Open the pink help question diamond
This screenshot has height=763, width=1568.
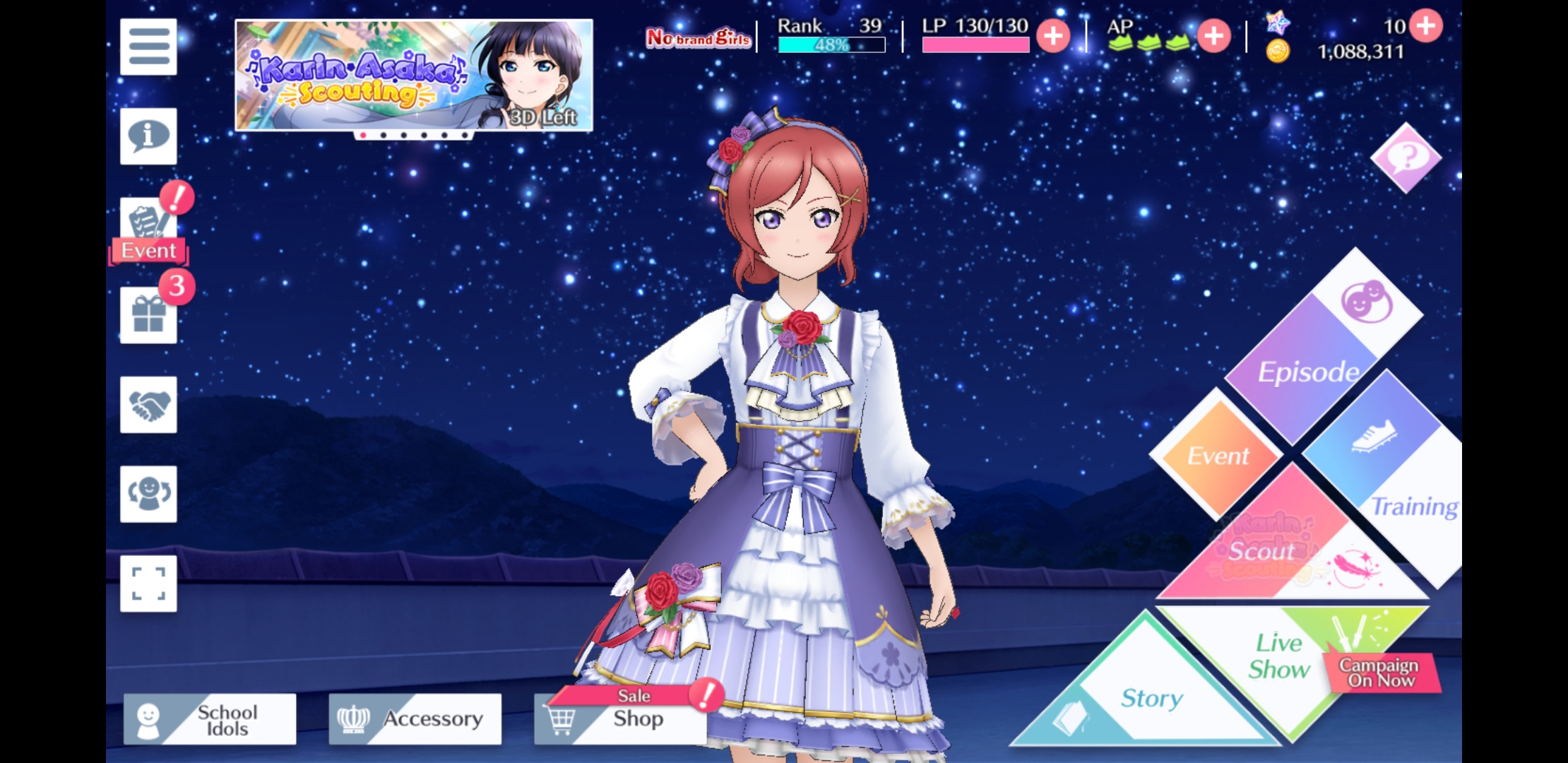pos(1406,158)
